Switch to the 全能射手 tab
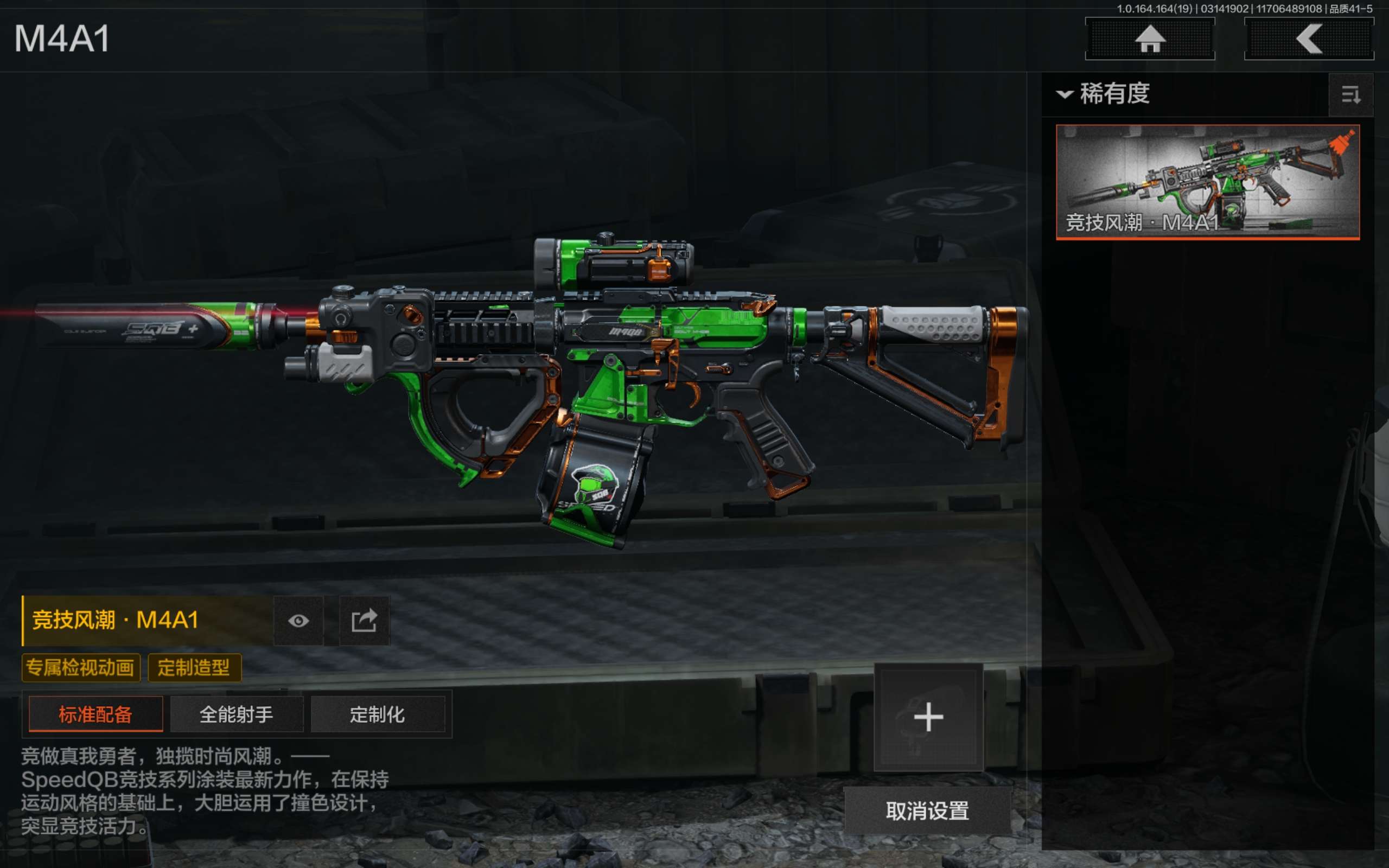The image size is (1389, 868). pos(237,714)
